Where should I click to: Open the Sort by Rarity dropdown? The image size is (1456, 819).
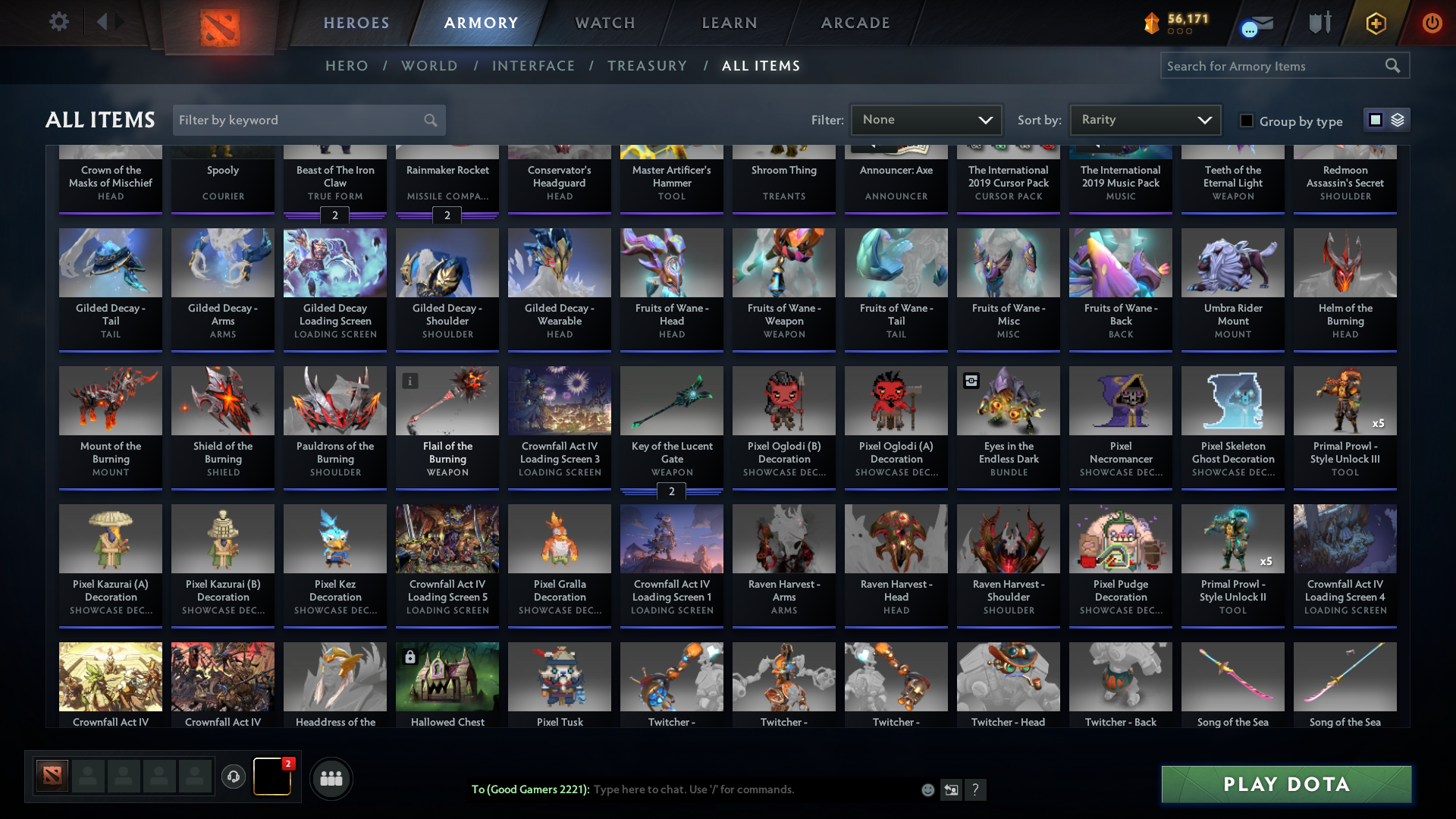(1144, 120)
